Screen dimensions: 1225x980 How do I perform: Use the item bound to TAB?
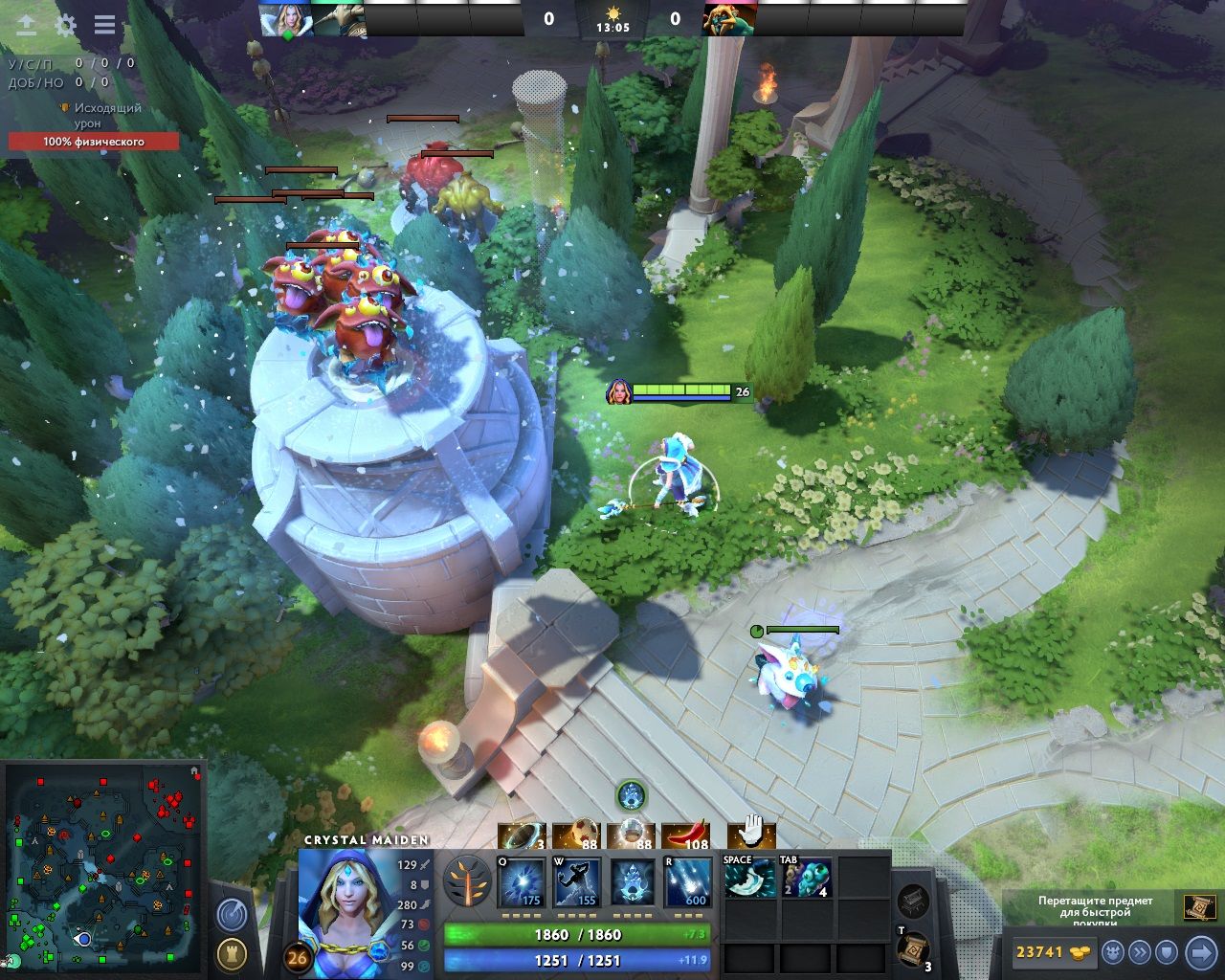click(806, 877)
